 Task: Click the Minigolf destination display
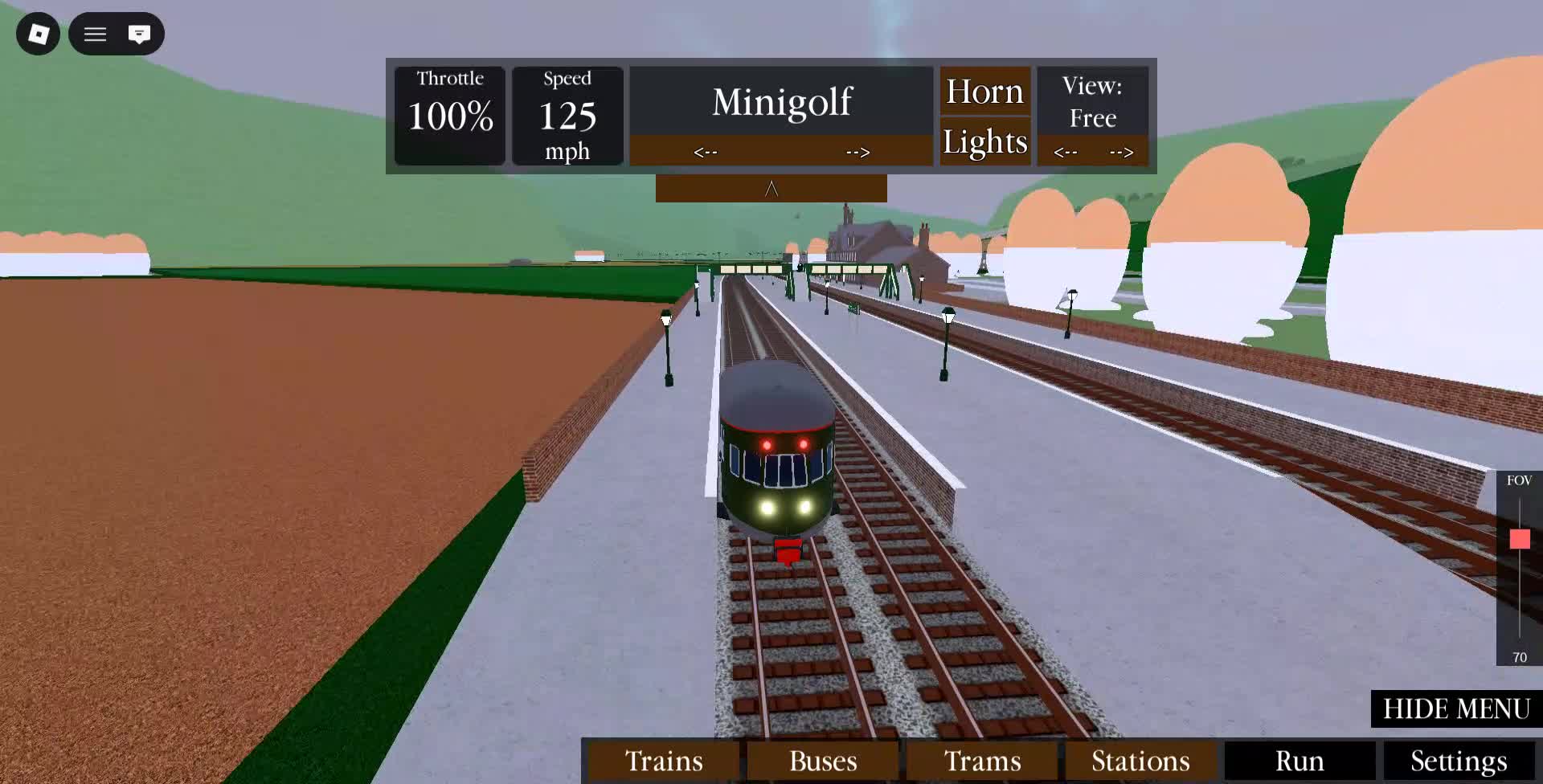[x=781, y=100]
